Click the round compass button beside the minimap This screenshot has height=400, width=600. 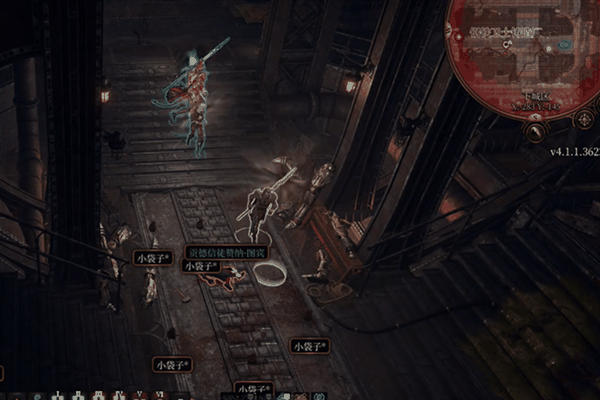585,119
